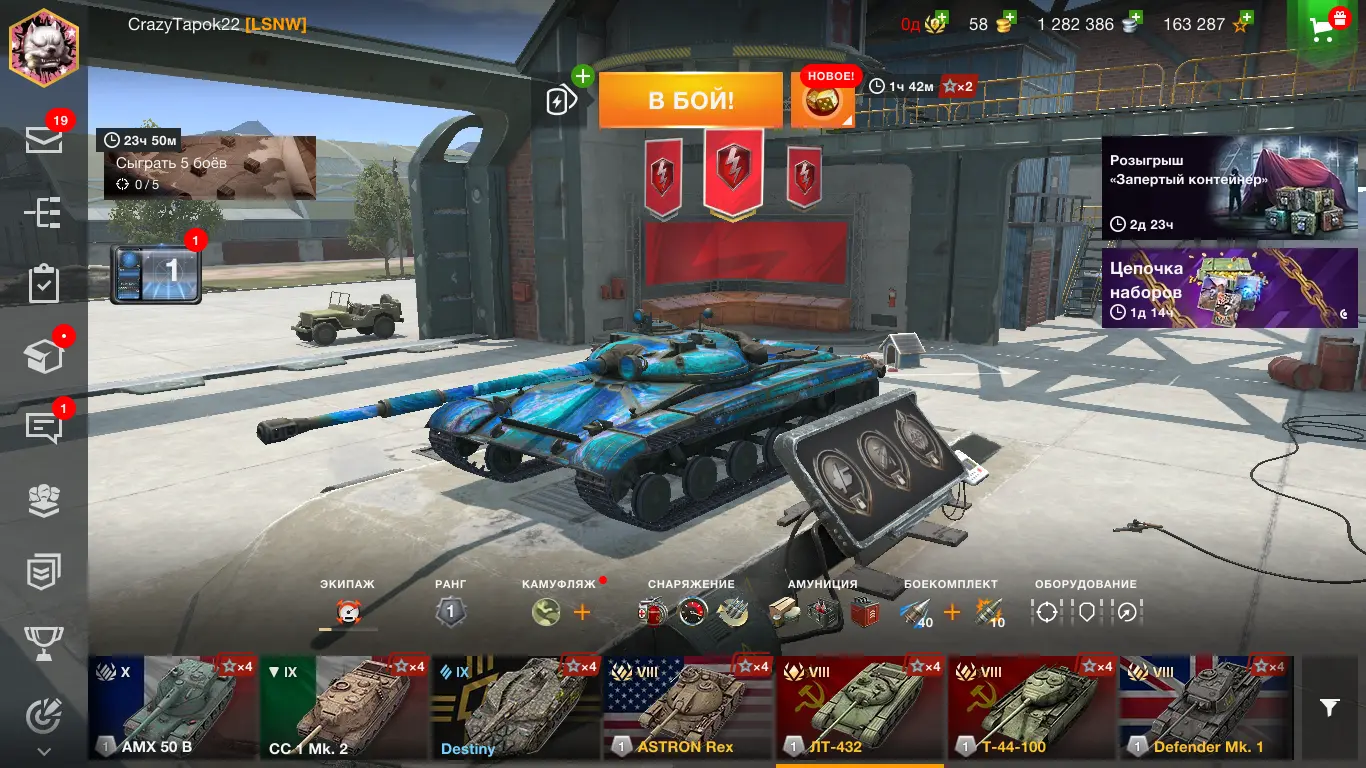Open the missions clipboard icon

(x=44, y=284)
